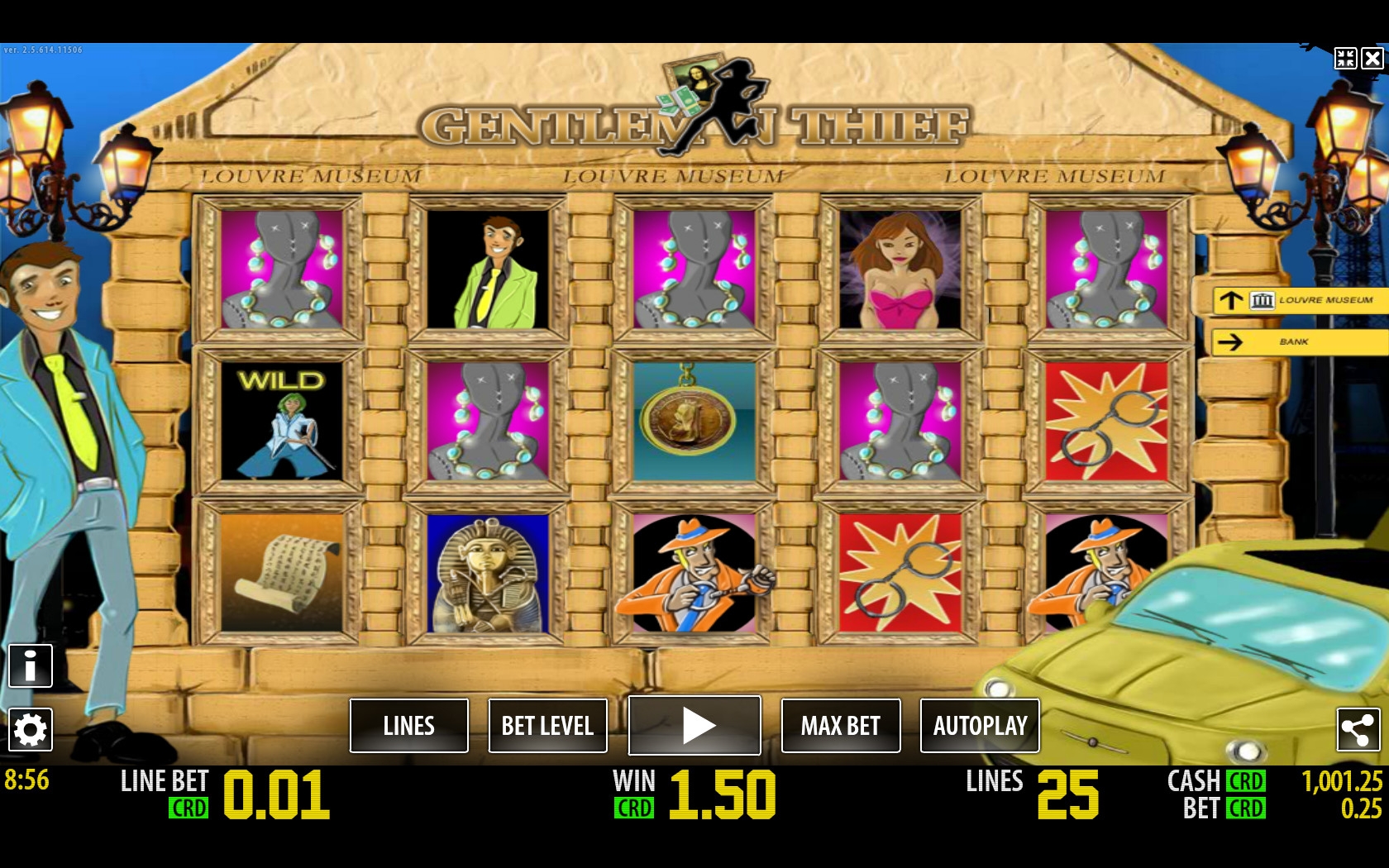
Task: Open the Lines selector
Action: 408,726
